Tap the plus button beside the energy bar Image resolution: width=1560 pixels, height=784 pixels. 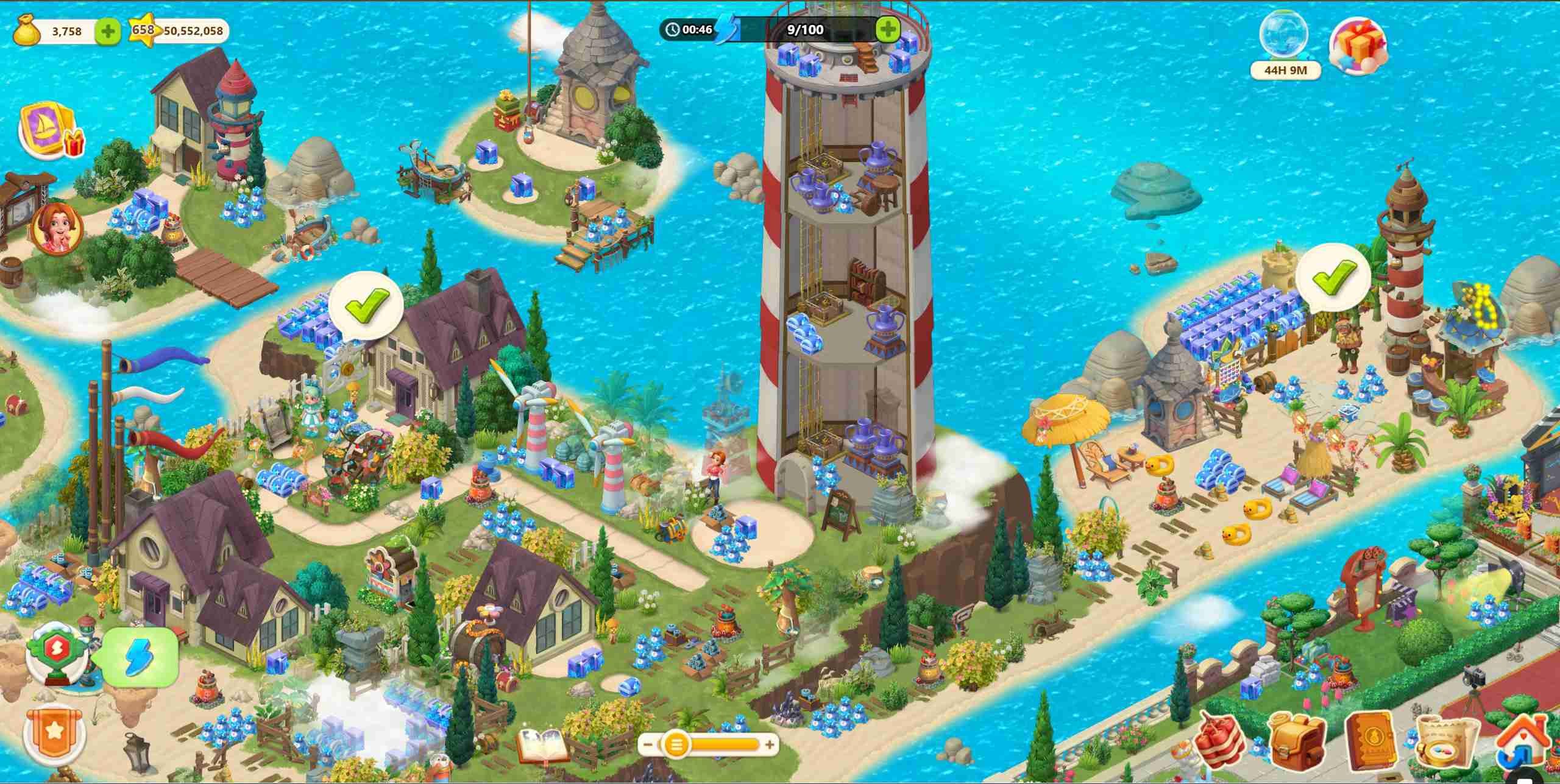887,29
